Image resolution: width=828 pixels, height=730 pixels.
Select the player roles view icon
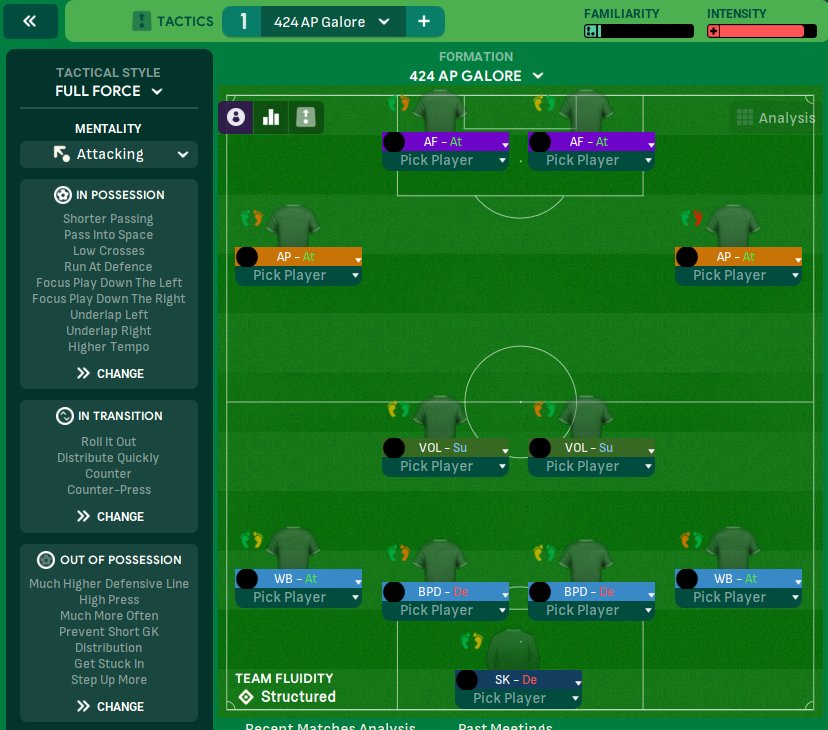(x=236, y=117)
